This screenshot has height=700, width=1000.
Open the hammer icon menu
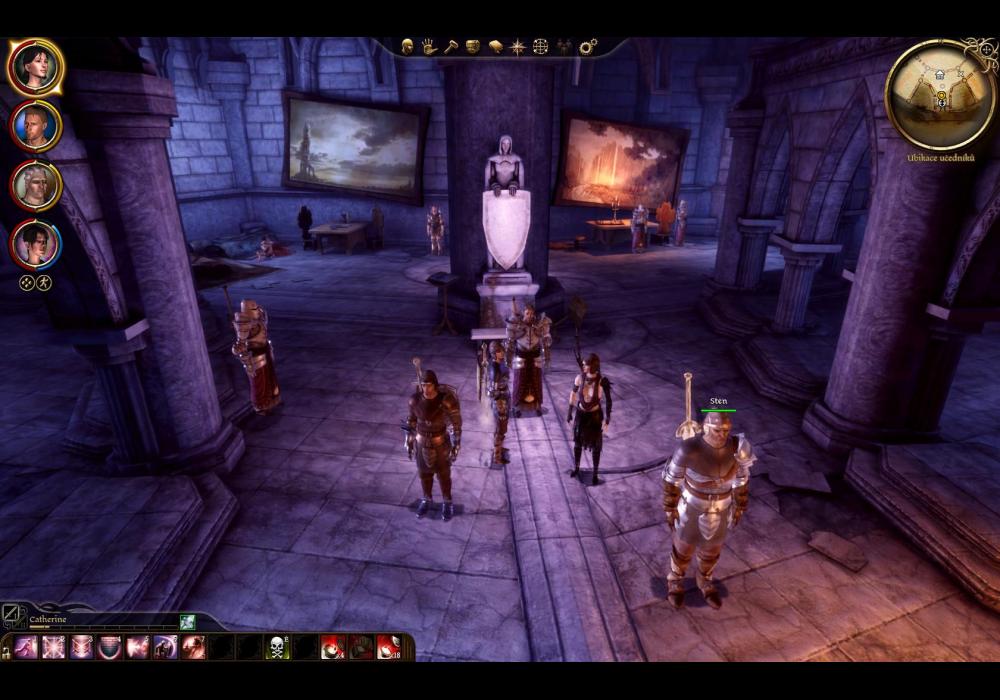(451, 46)
